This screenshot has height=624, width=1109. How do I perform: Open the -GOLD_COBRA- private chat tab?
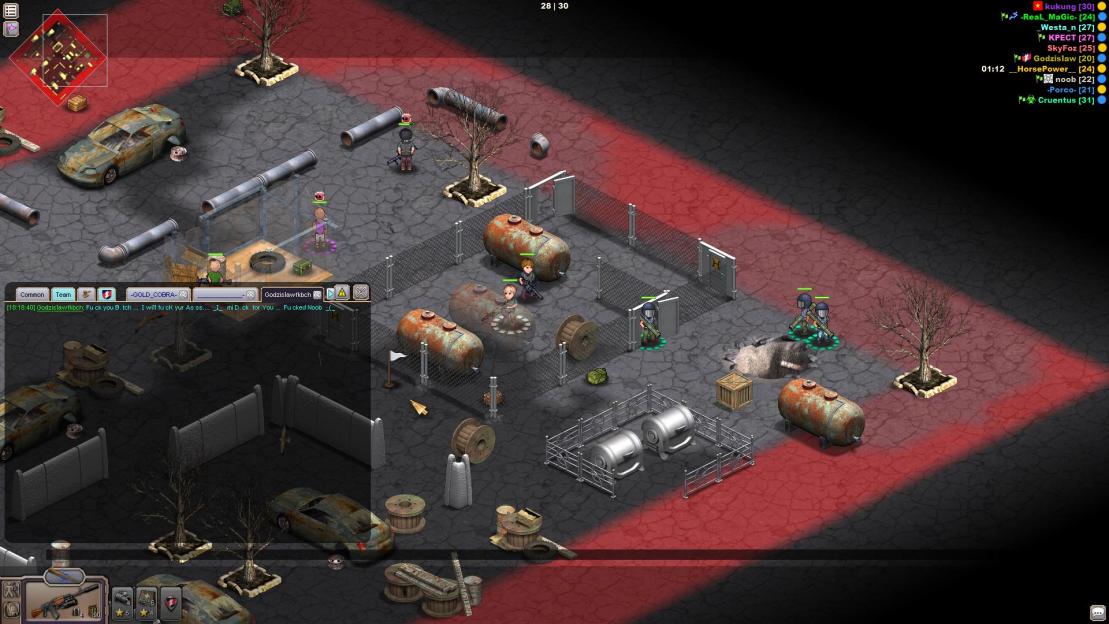pos(152,295)
